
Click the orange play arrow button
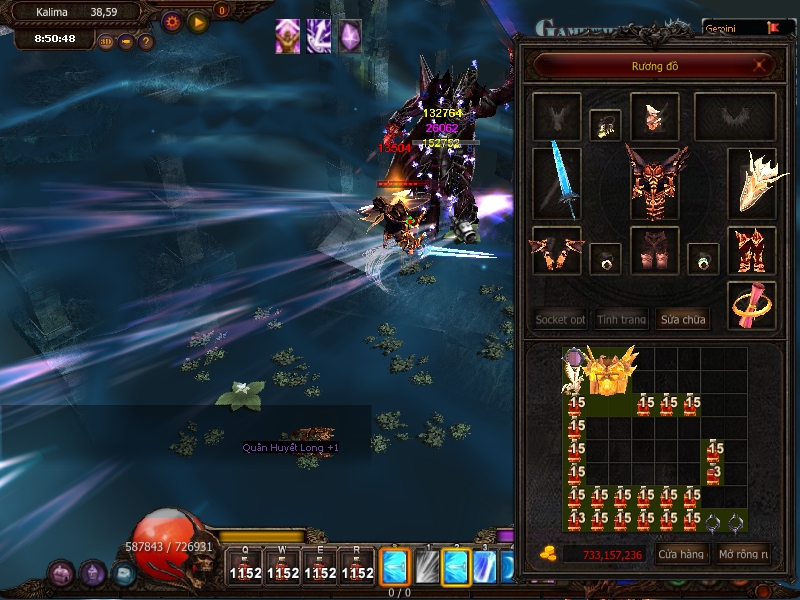pos(199,20)
